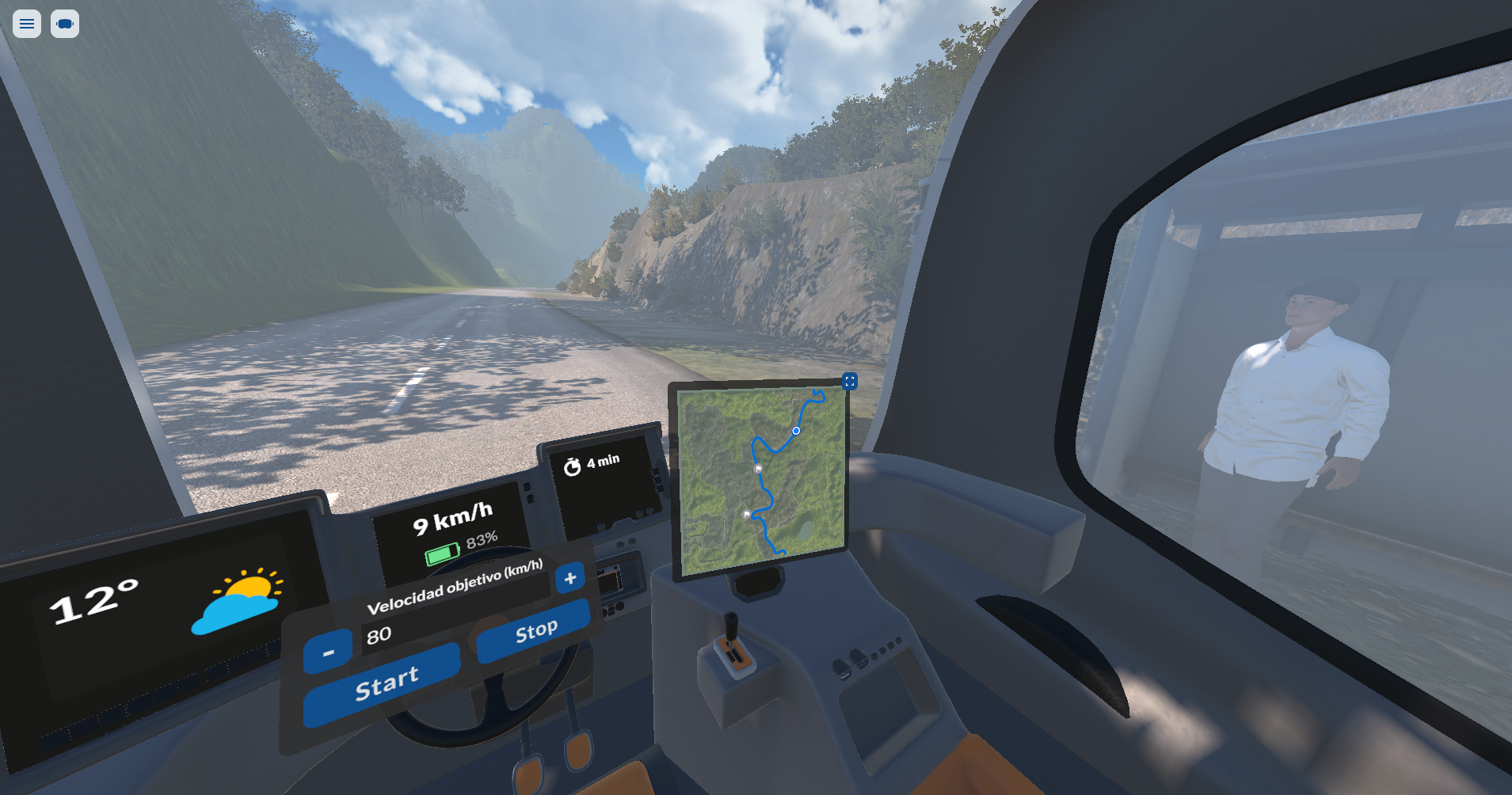Open the hamburger menu

click(27, 24)
